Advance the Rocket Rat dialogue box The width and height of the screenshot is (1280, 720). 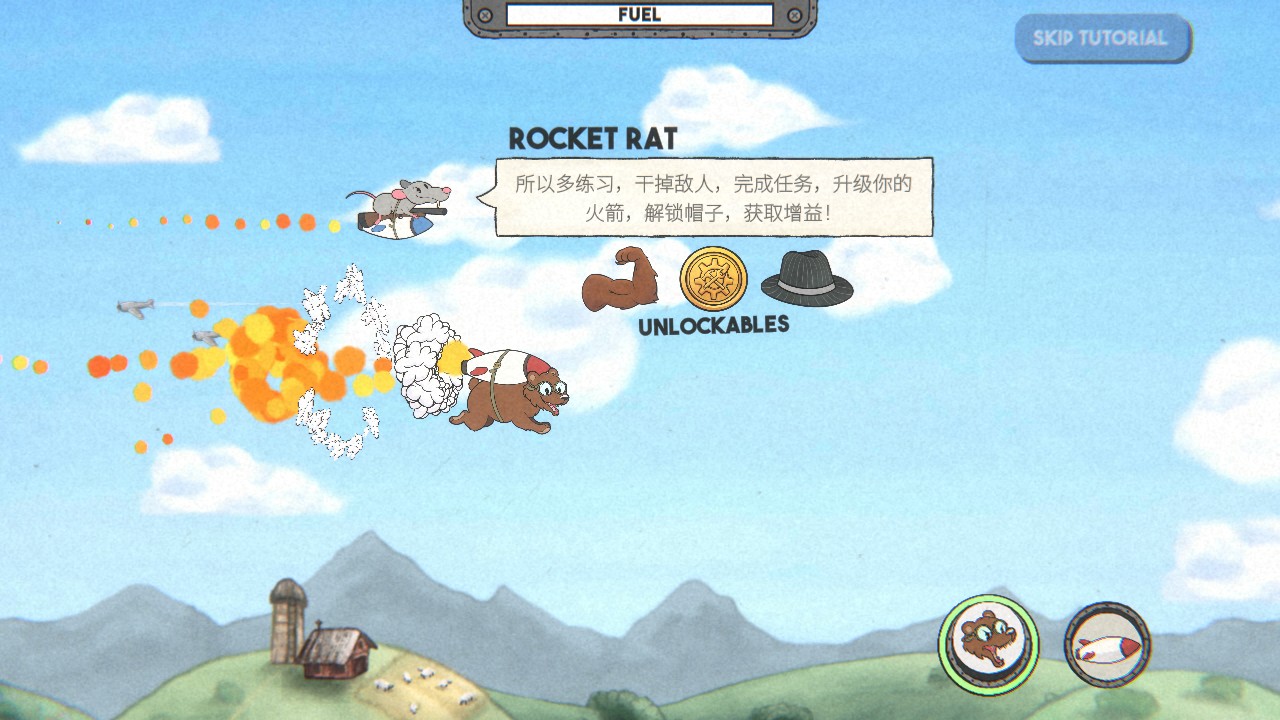click(x=714, y=197)
